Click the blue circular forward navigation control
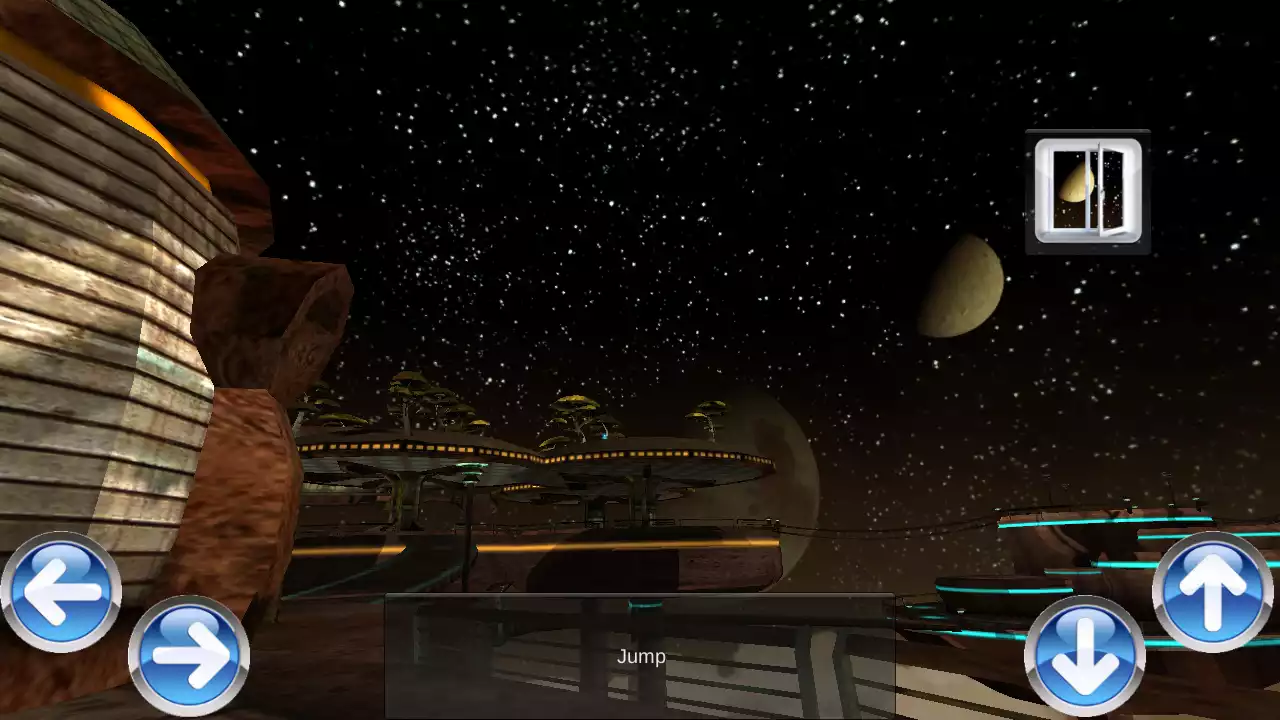Screen dimensions: 1280x720 point(189,656)
